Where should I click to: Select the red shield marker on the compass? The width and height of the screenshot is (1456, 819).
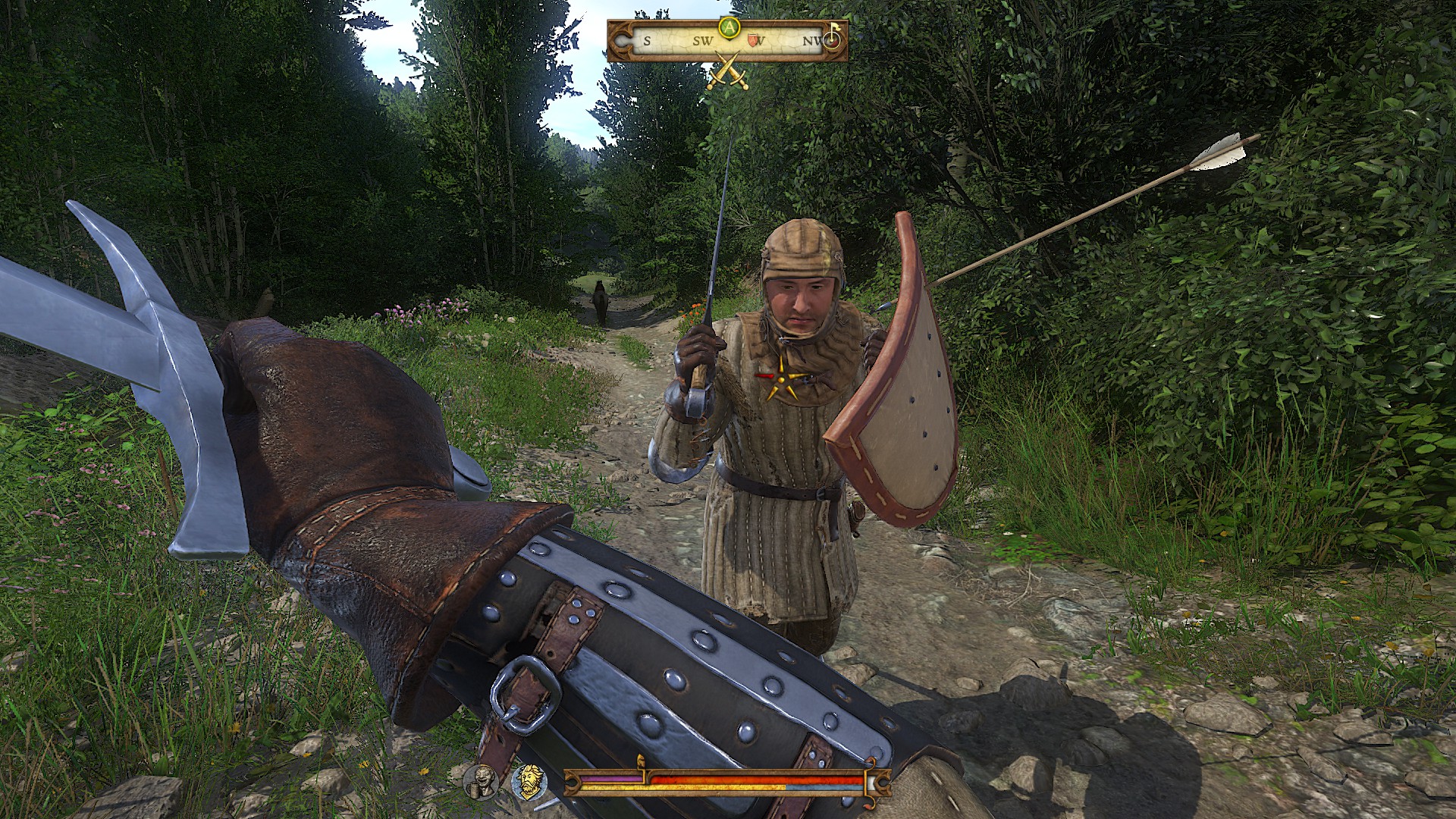(x=752, y=41)
